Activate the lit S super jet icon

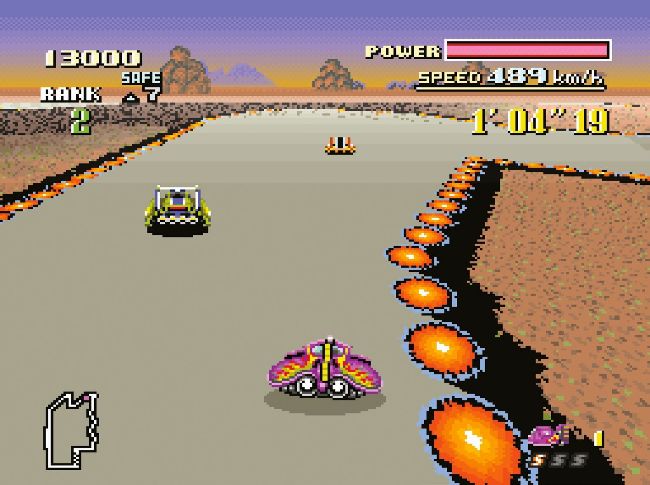[x=539, y=460]
